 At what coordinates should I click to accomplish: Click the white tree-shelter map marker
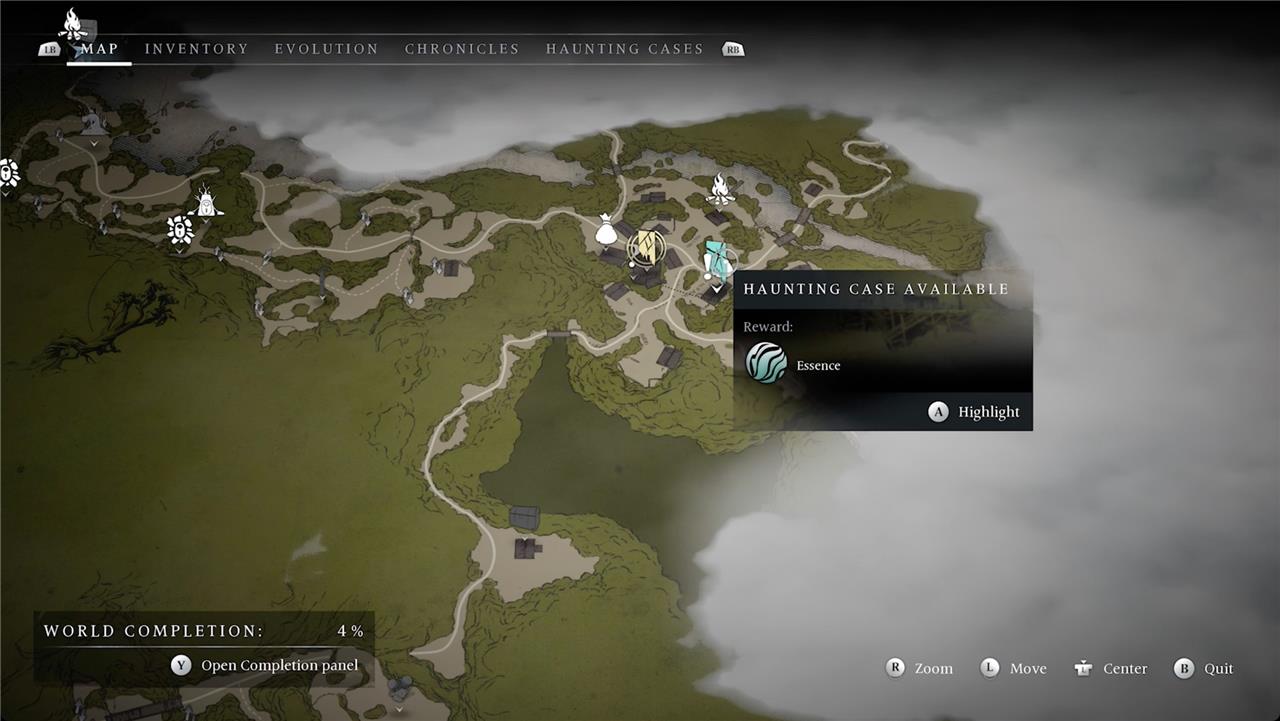[x=207, y=201]
